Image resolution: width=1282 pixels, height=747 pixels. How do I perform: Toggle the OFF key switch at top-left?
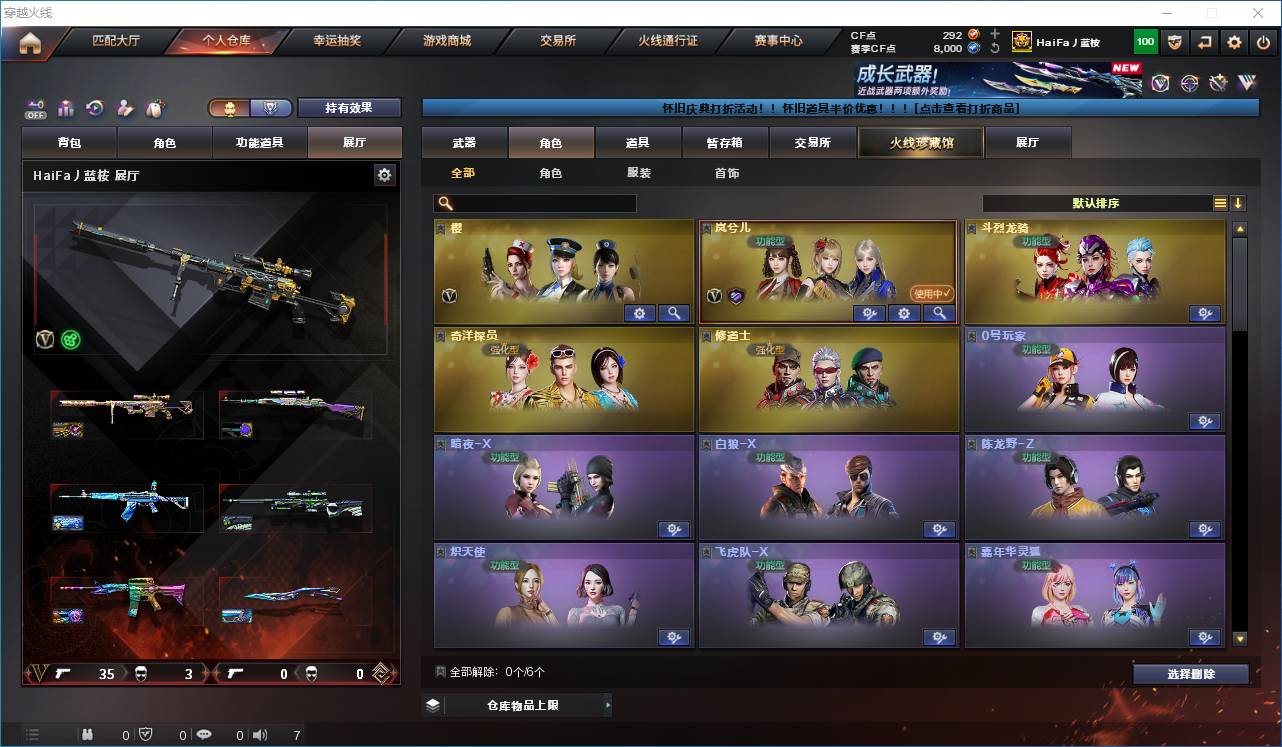35,108
